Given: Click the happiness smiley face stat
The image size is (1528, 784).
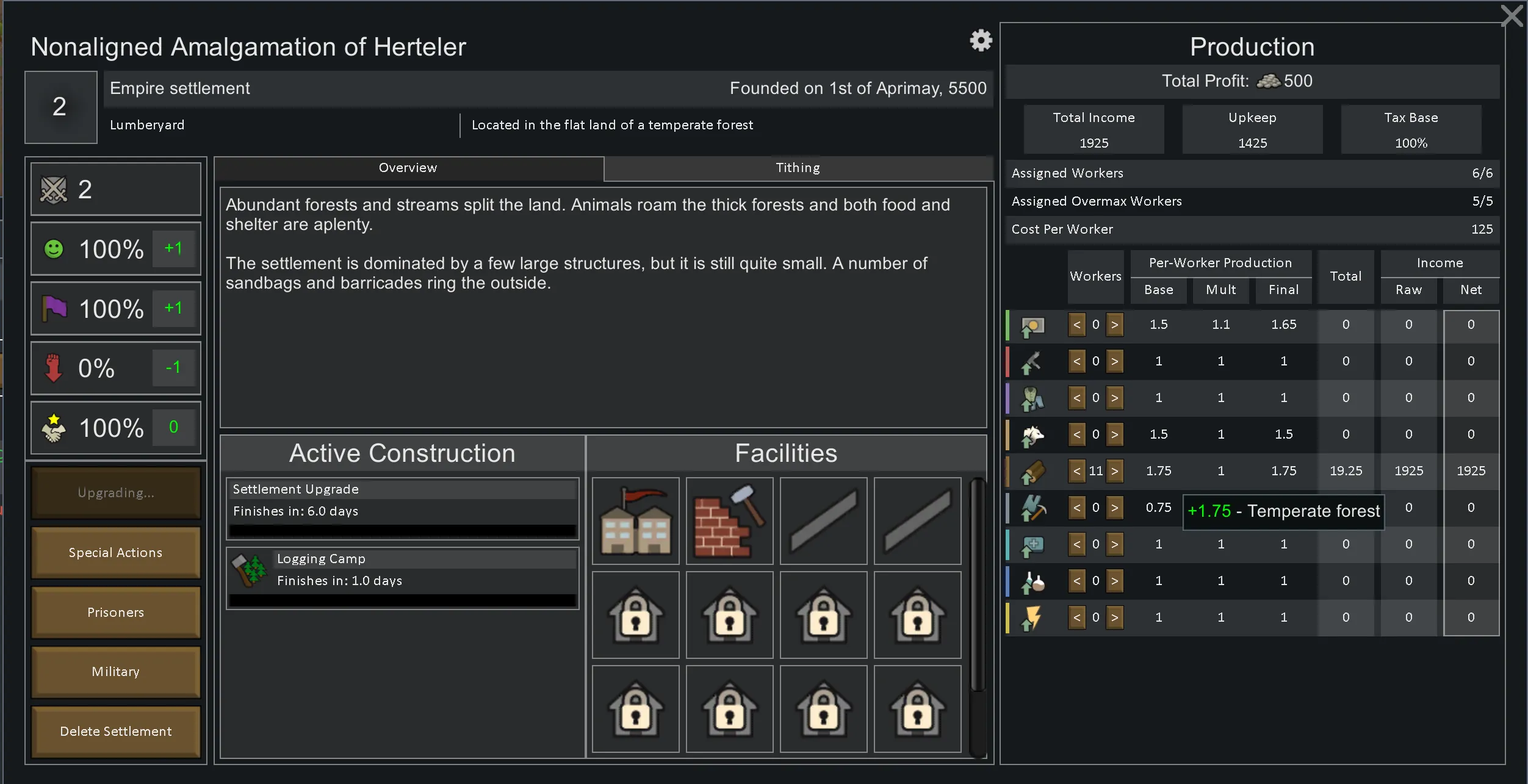Looking at the screenshot, I should click(x=54, y=249).
